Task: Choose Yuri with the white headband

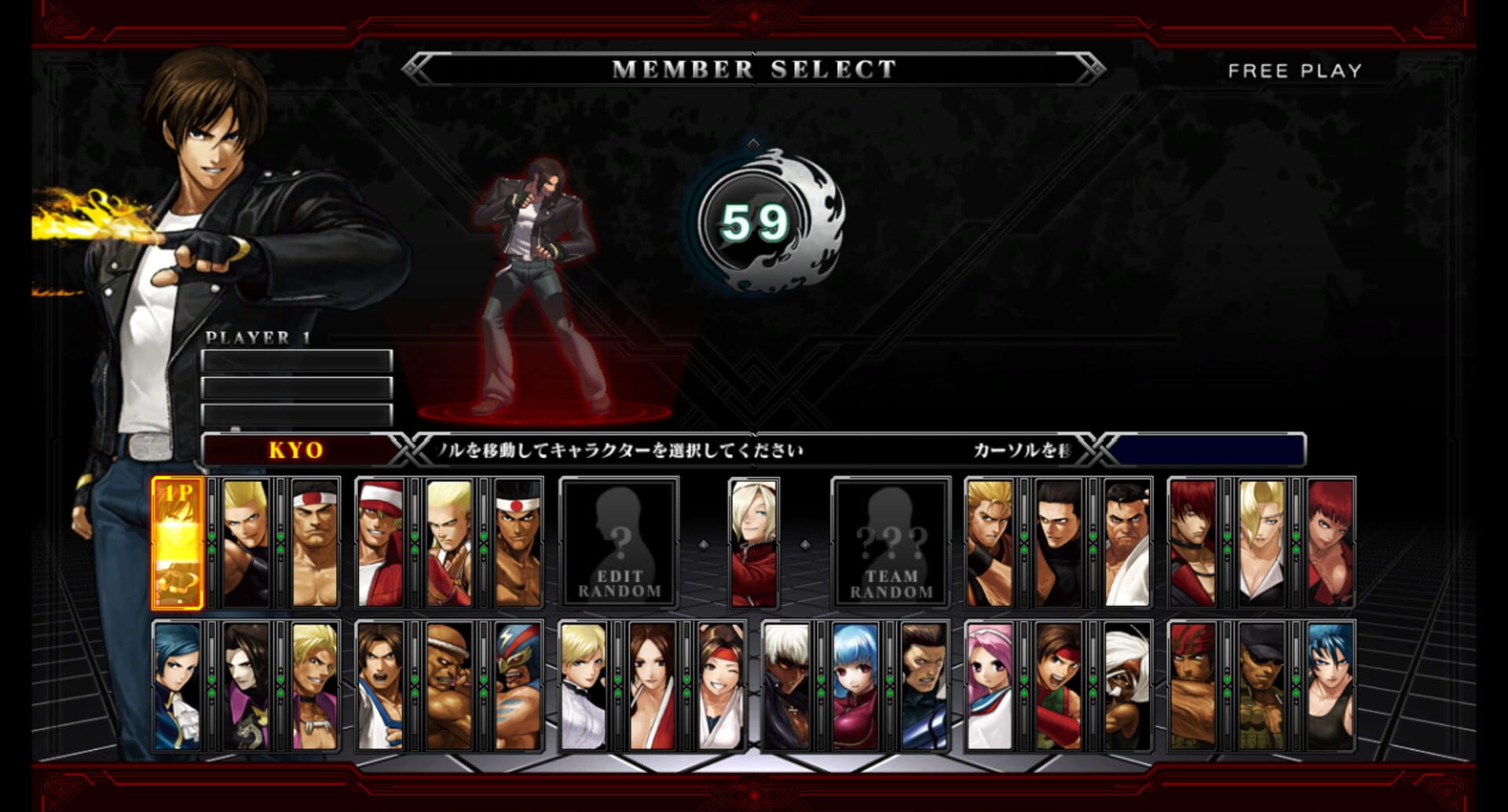Action: click(721, 686)
